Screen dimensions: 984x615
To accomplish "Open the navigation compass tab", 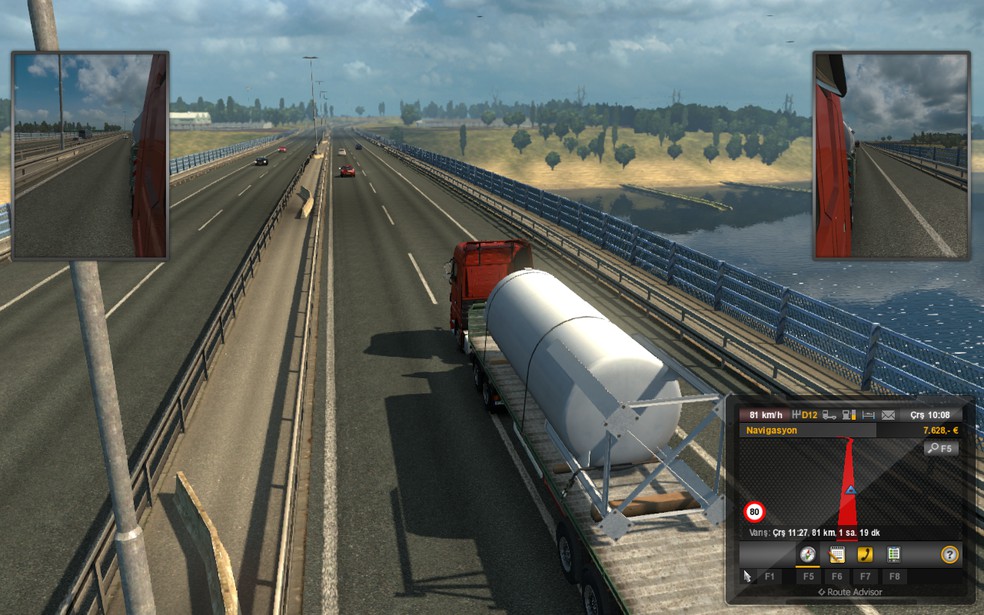I will 807,554.
